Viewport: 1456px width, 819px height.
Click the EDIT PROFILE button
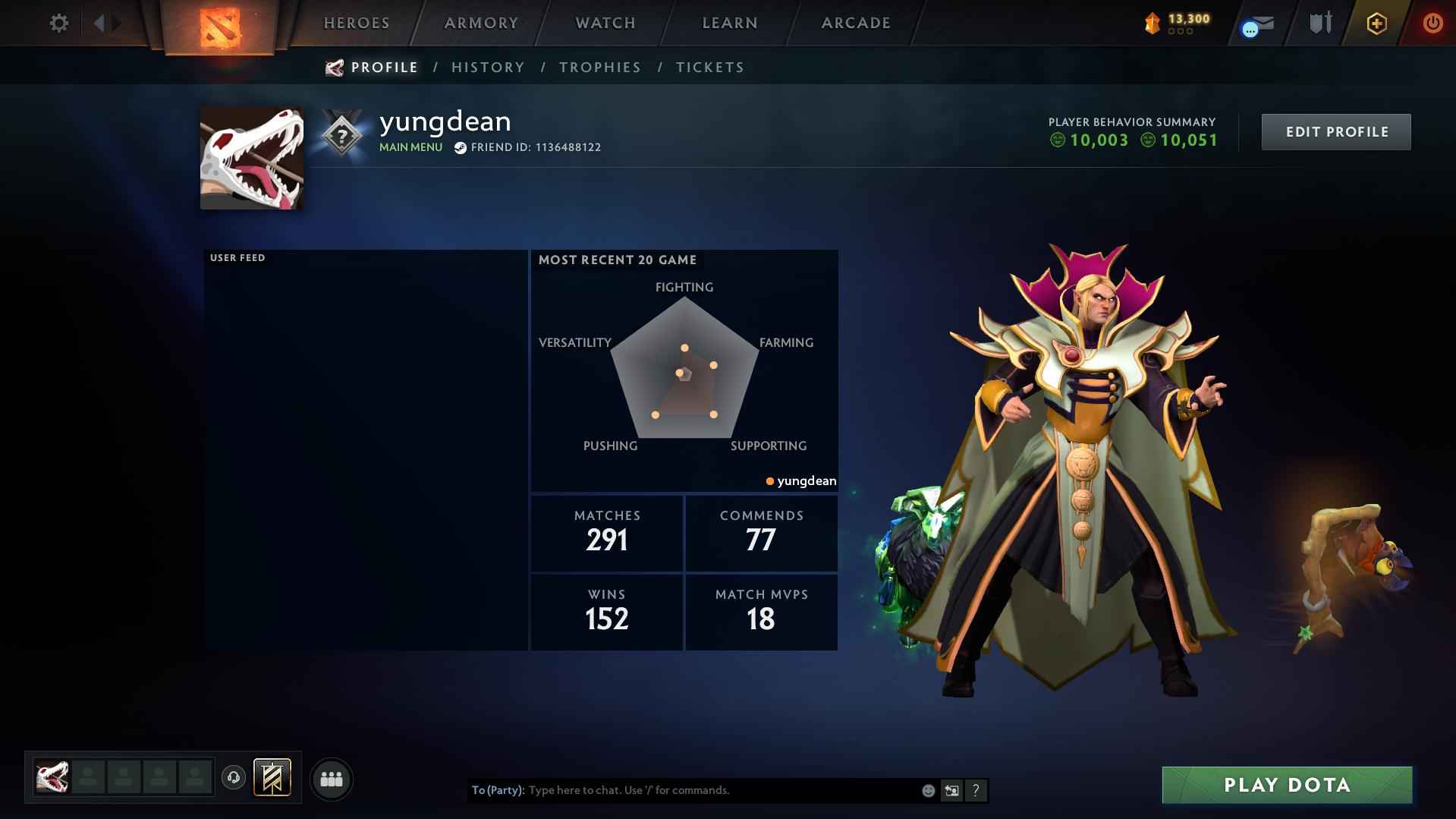(1336, 131)
